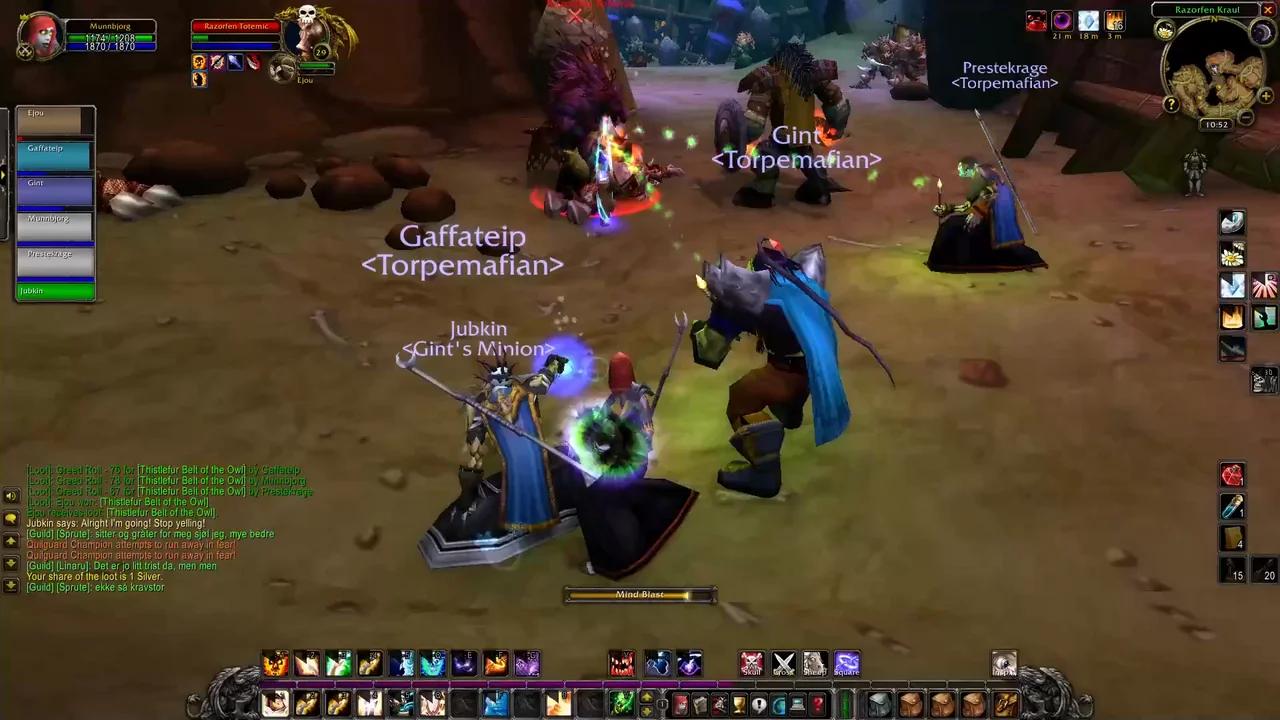Click the Mind Blast cast progress bar
The image size is (1280, 720).
pyautogui.click(x=640, y=594)
